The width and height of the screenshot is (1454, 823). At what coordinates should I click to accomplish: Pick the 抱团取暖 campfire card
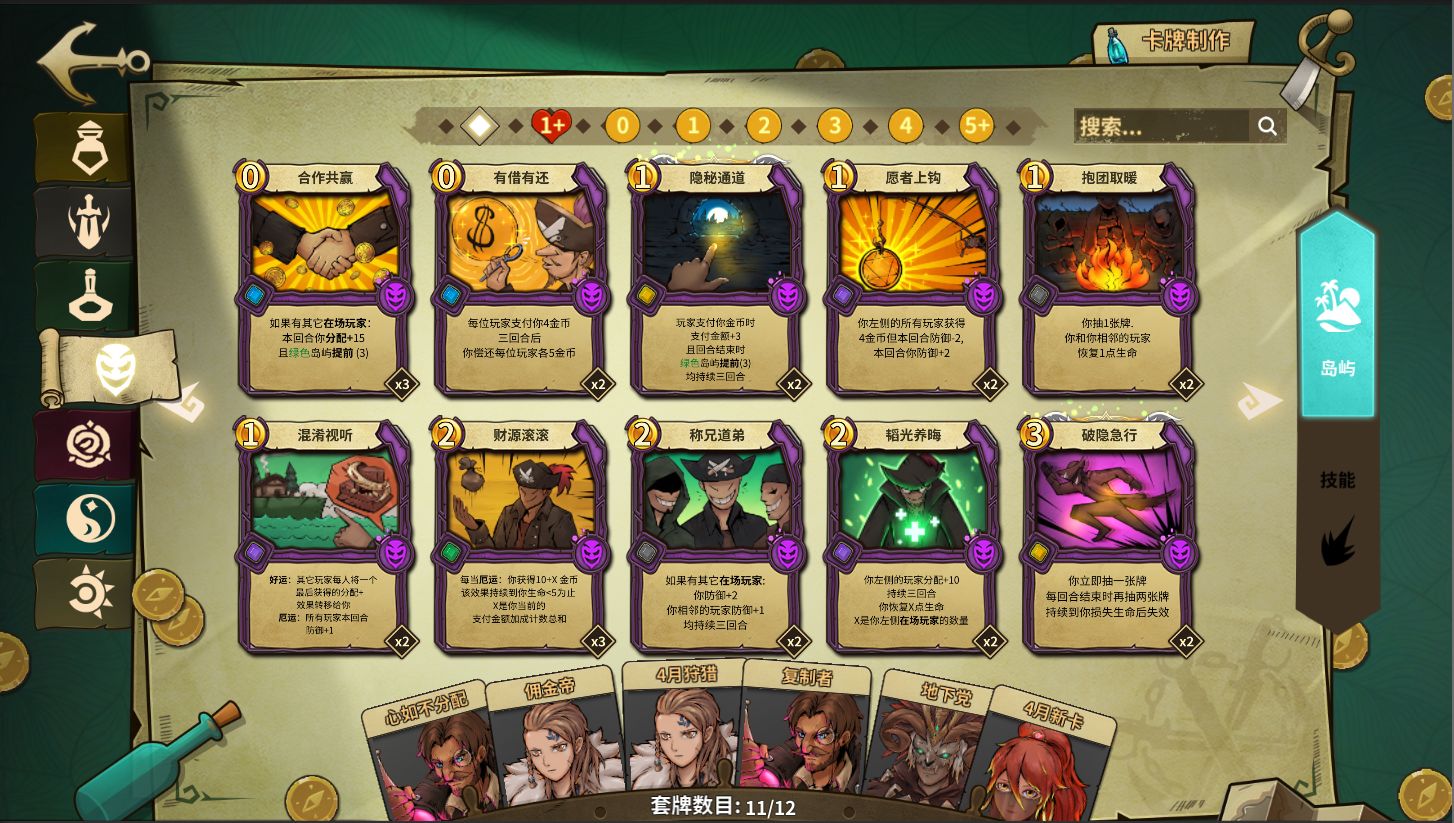pyautogui.click(x=1109, y=280)
